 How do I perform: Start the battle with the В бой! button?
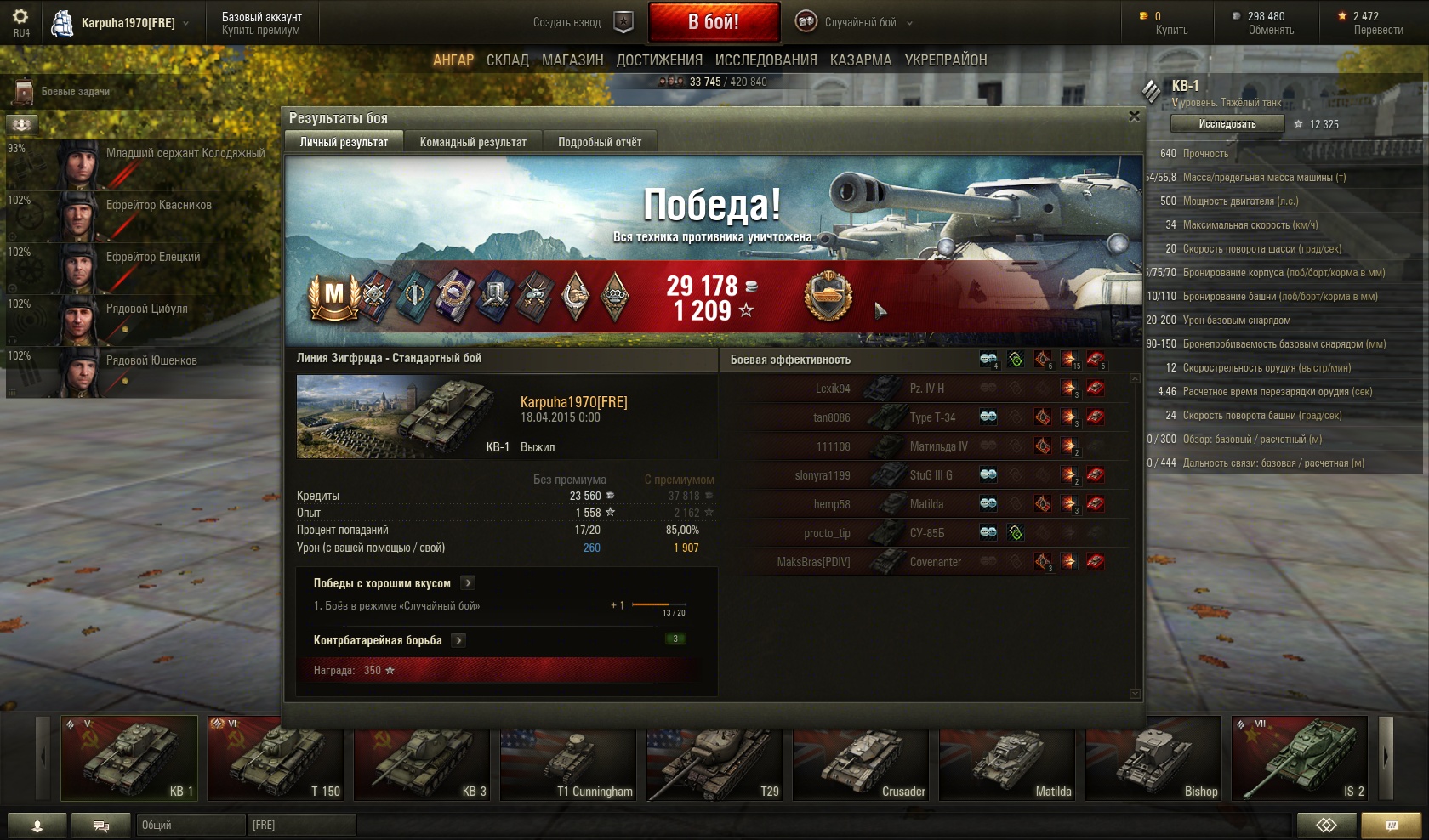pos(714,22)
